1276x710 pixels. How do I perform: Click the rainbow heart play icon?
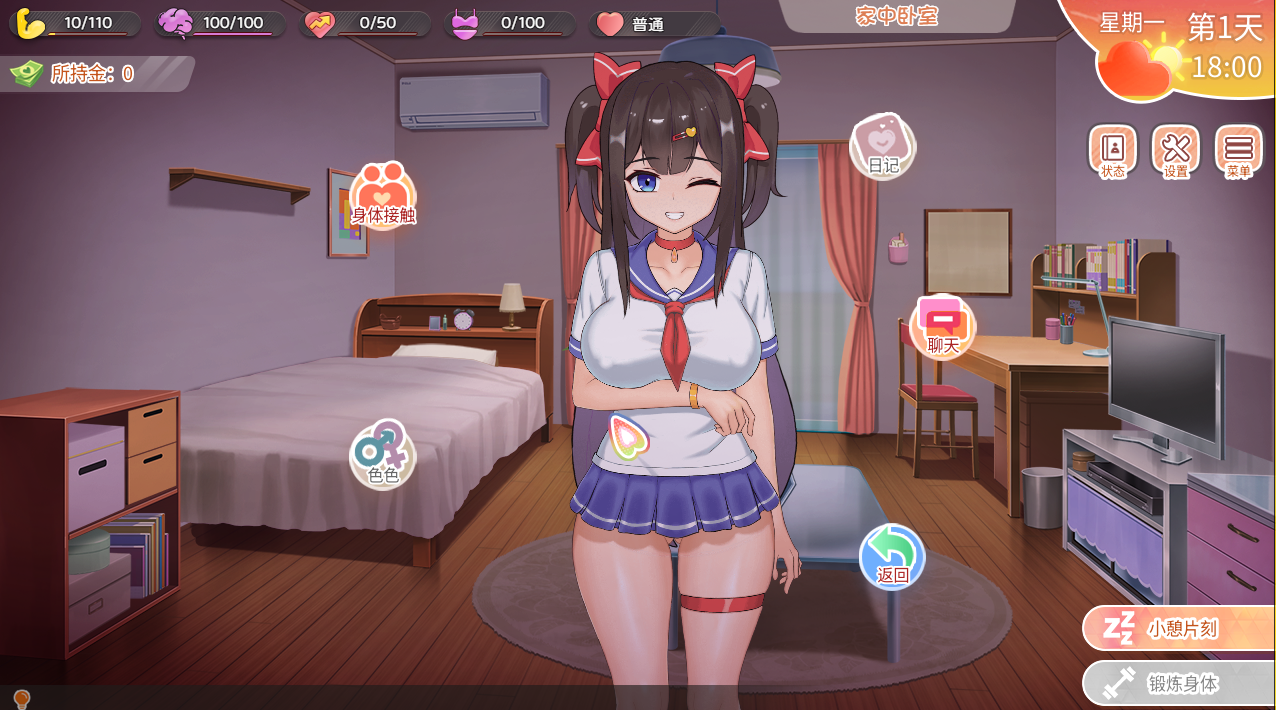coord(629,437)
